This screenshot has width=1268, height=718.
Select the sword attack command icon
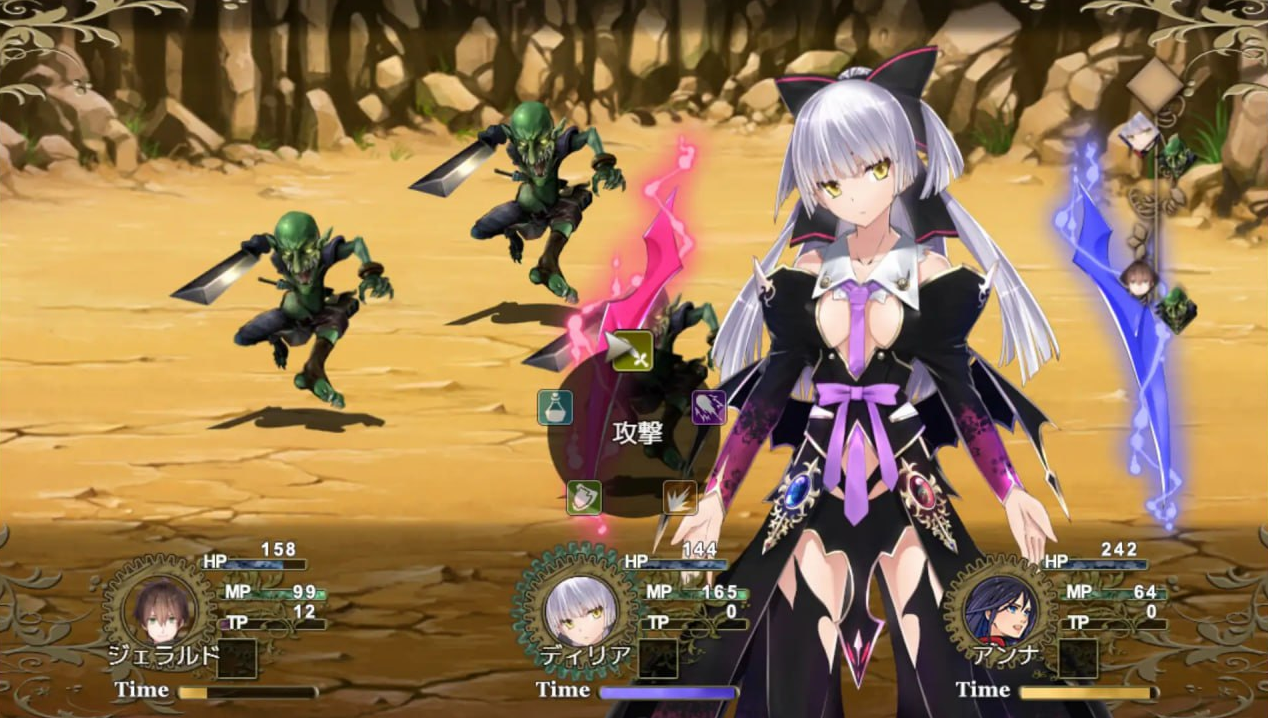click(x=631, y=351)
